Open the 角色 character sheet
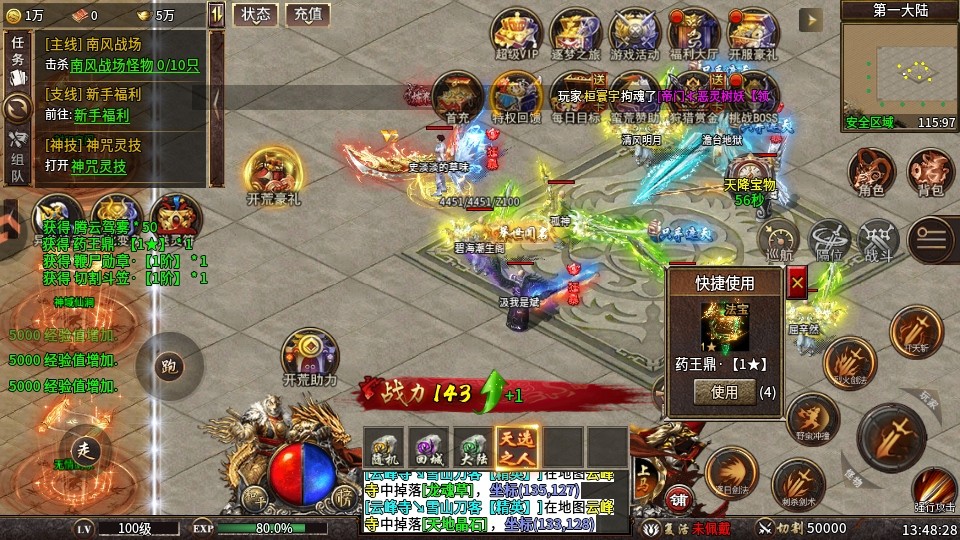Image resolution: width=960 pixels, height=540 pixels. click(x=871, y=172)
